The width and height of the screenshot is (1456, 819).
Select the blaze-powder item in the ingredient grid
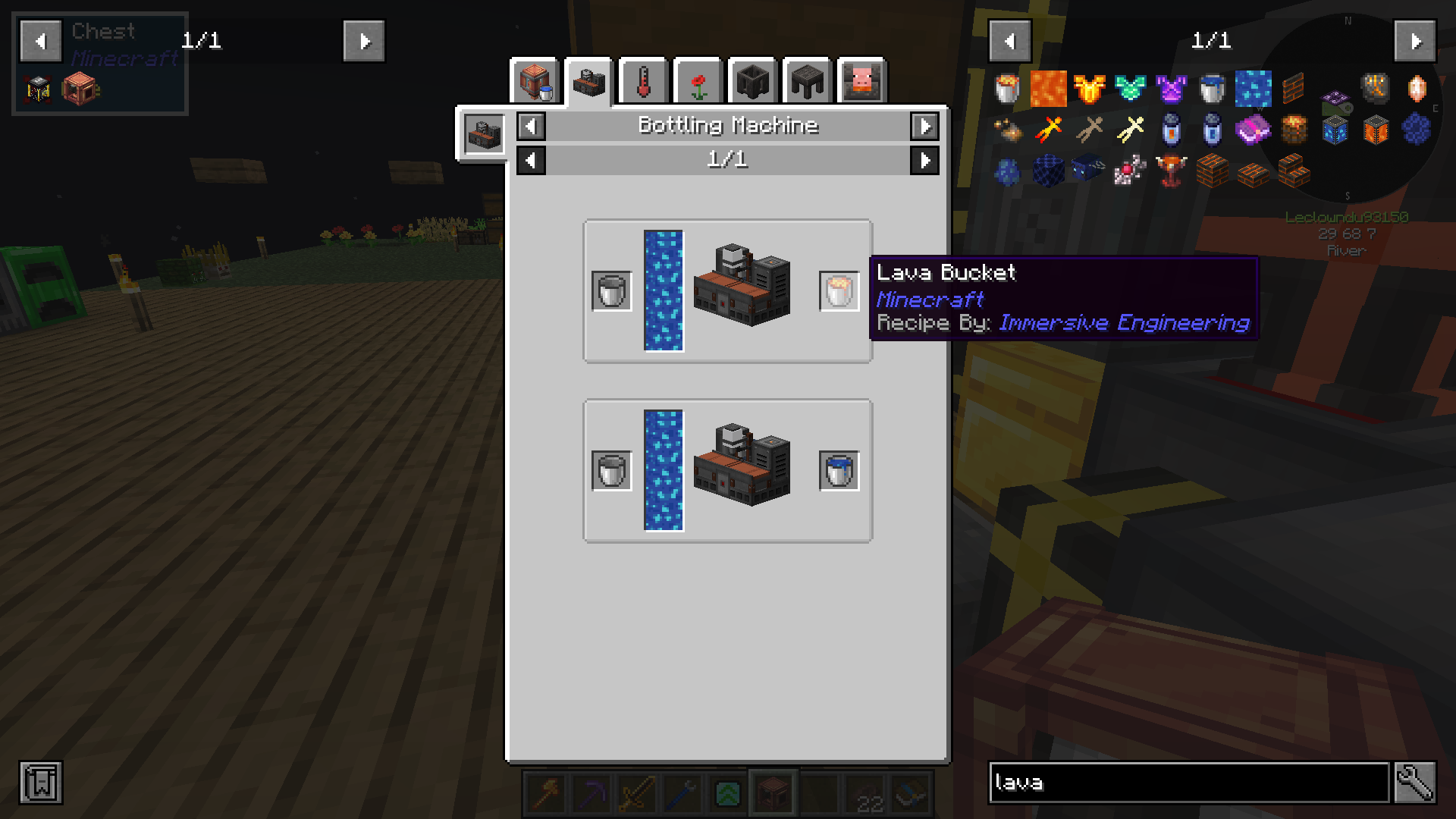(x=1006, y=130)
